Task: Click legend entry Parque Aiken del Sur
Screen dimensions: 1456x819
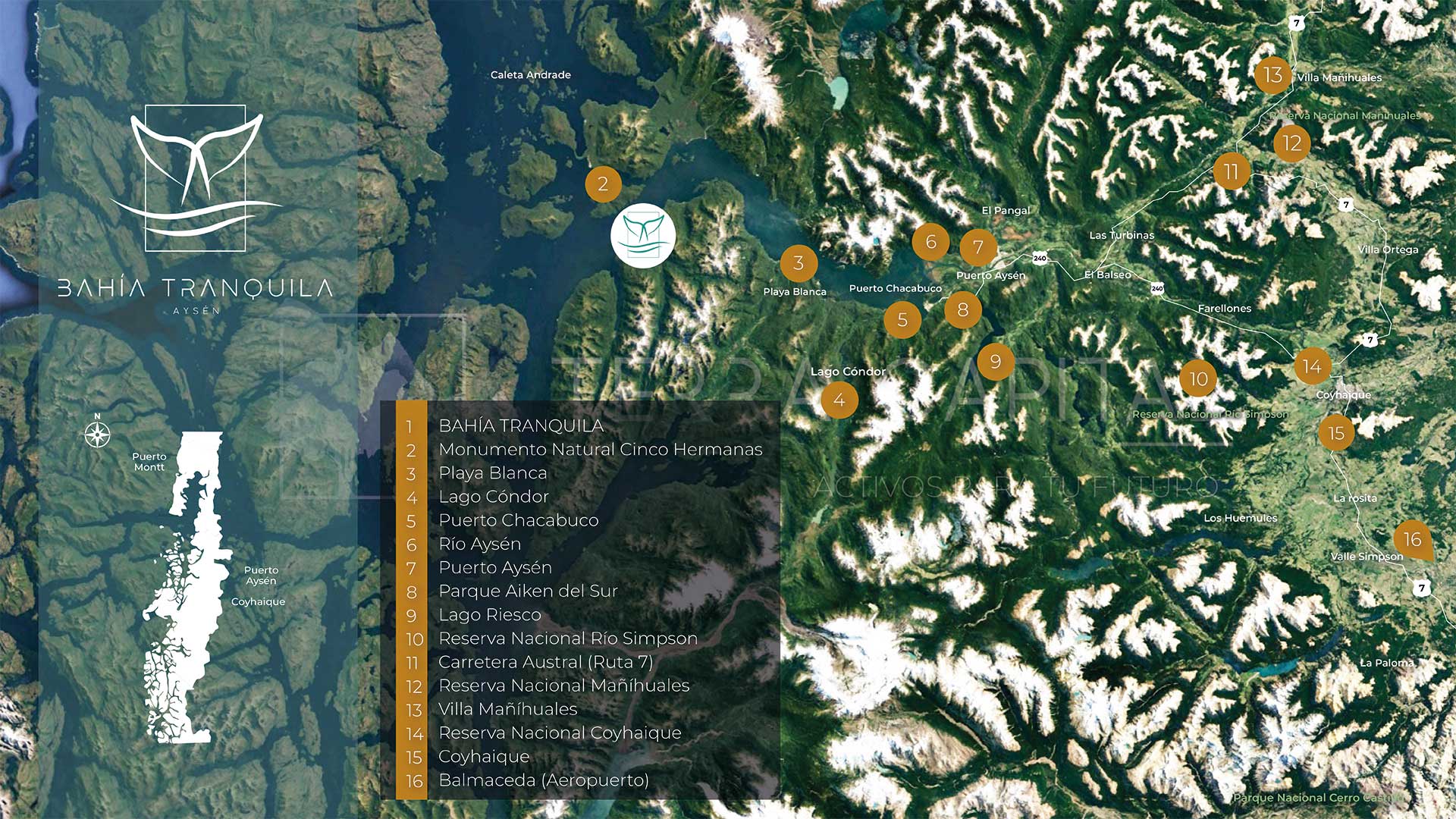Action: click(528, 591)
